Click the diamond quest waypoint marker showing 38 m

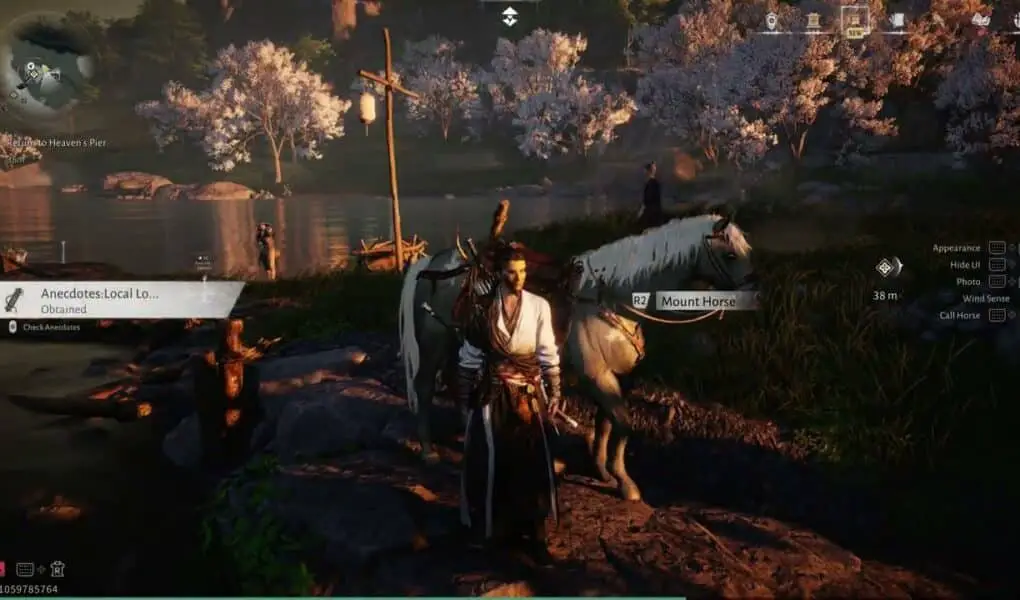886,266
